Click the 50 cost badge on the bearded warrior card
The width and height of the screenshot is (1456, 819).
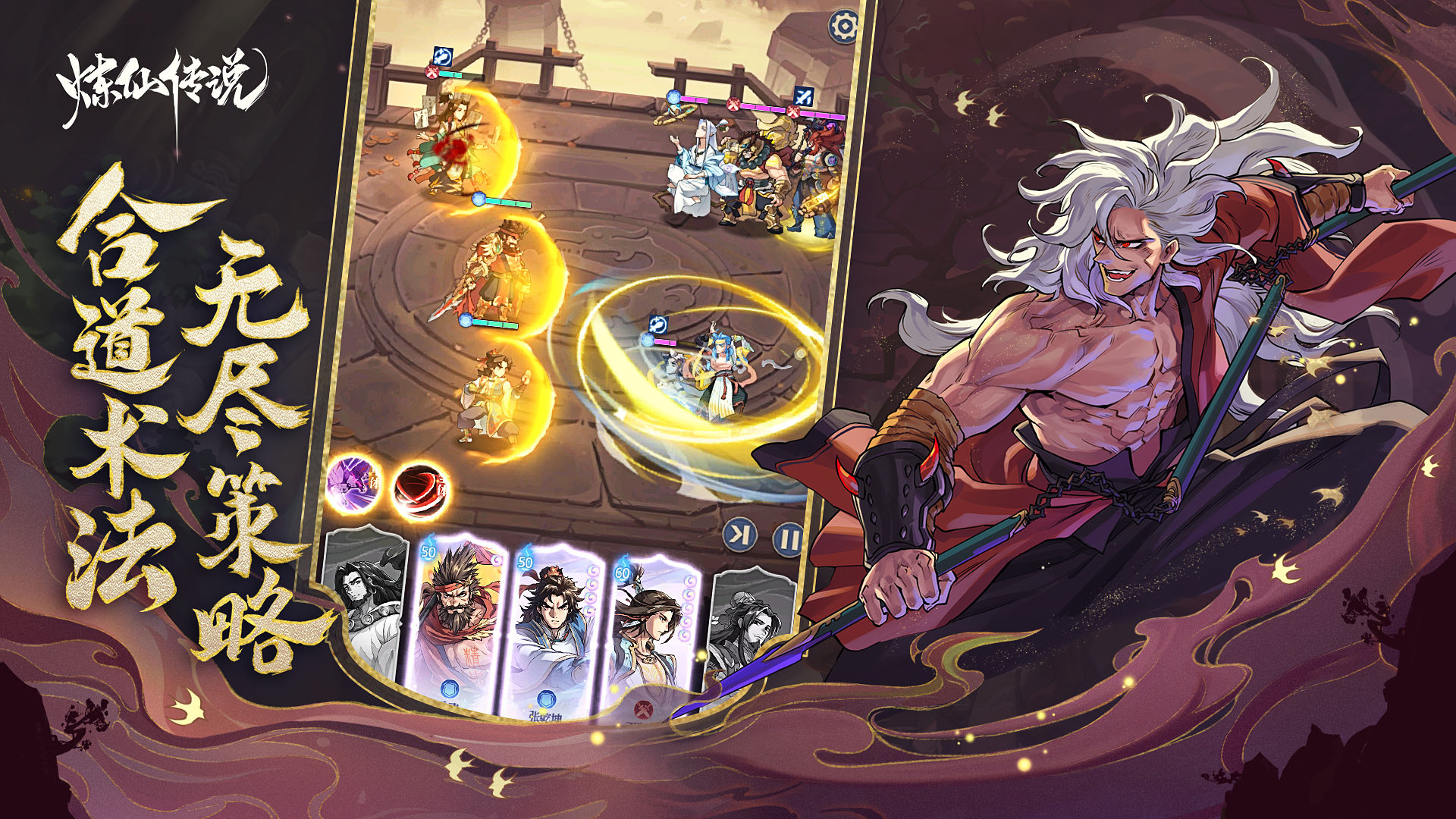pos(428,550)
